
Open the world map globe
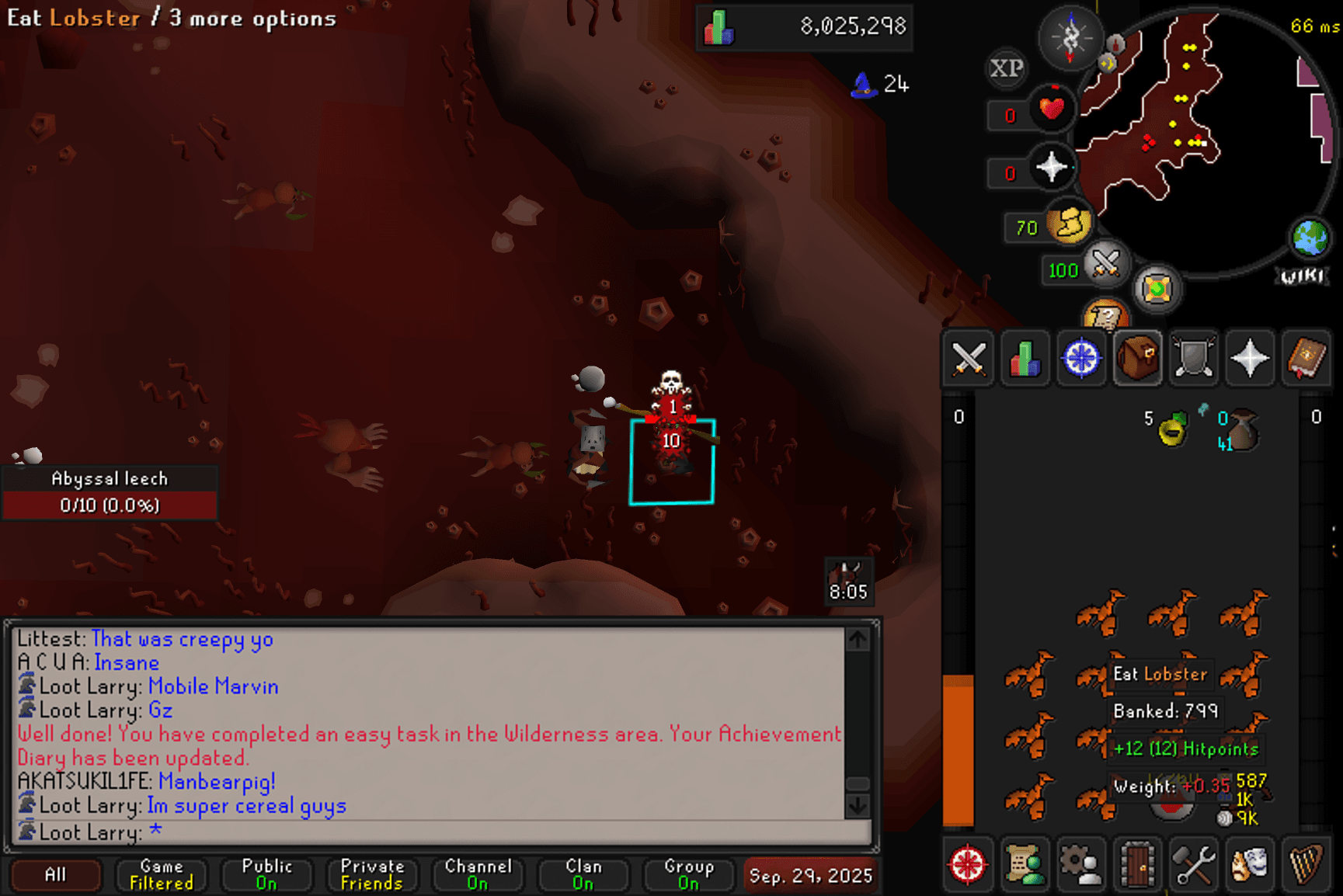pyautogui.click(x=1310, y=237)
